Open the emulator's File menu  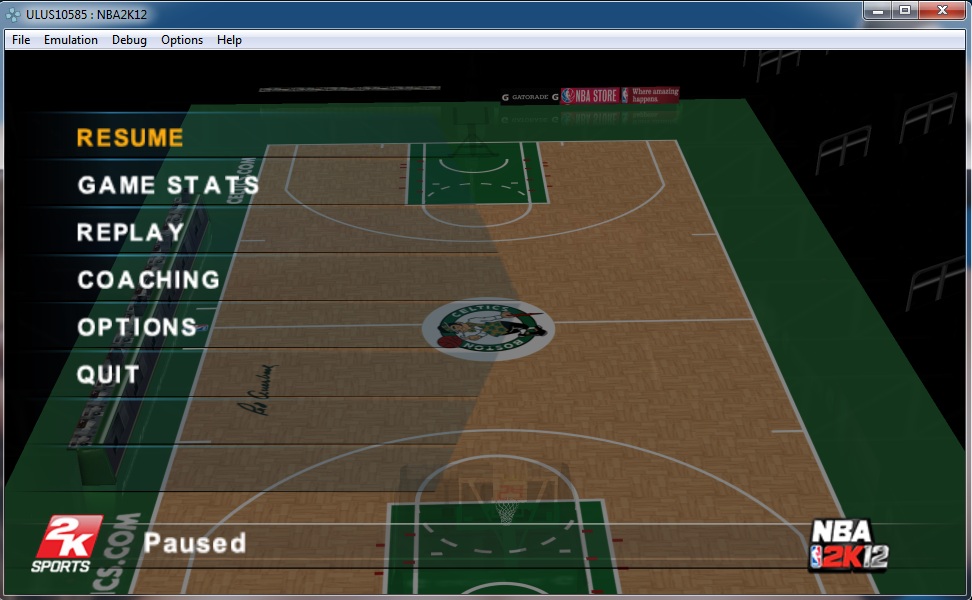point(21,40)
